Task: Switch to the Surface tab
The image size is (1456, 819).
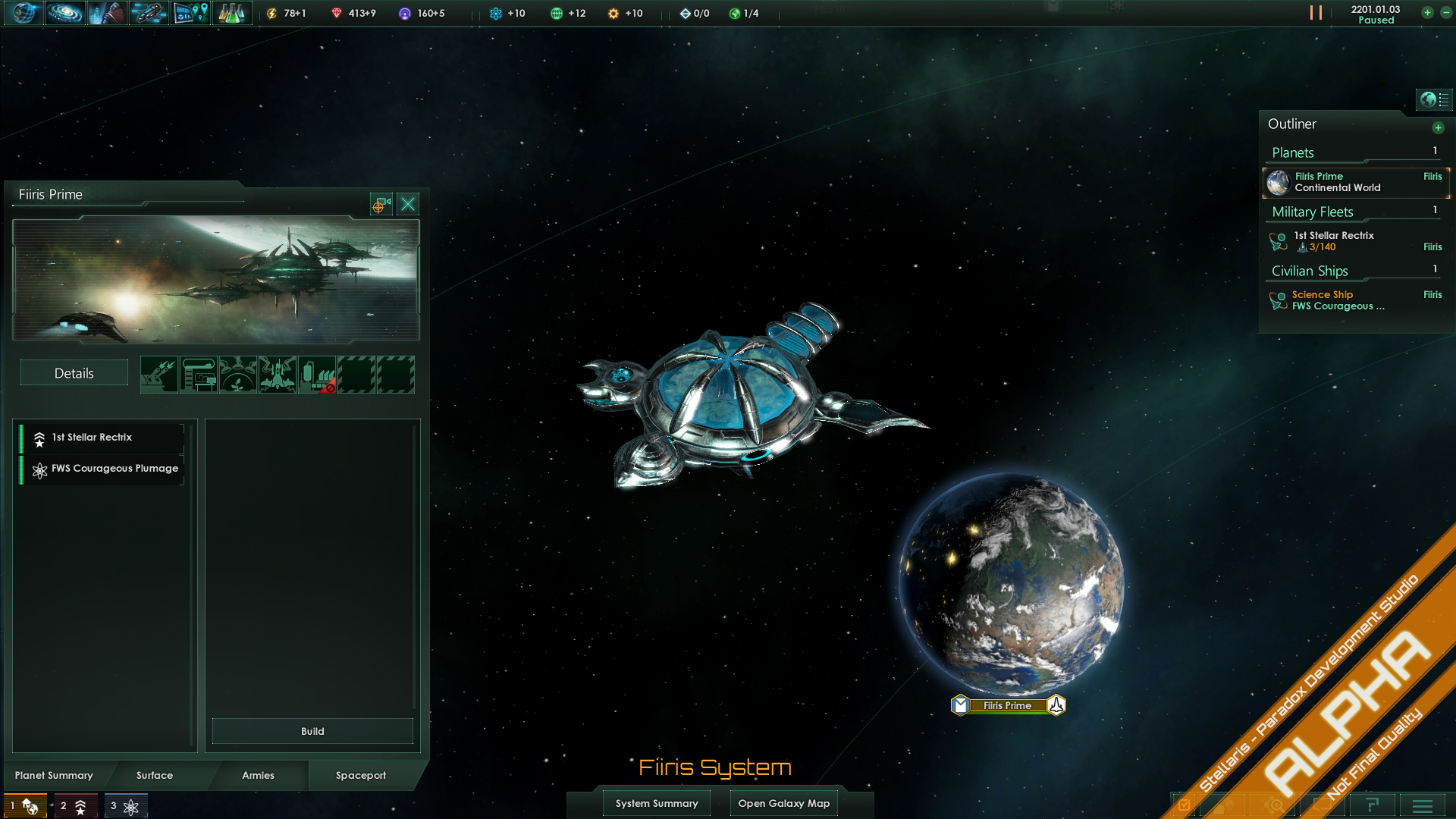Action: pos(155,775)
